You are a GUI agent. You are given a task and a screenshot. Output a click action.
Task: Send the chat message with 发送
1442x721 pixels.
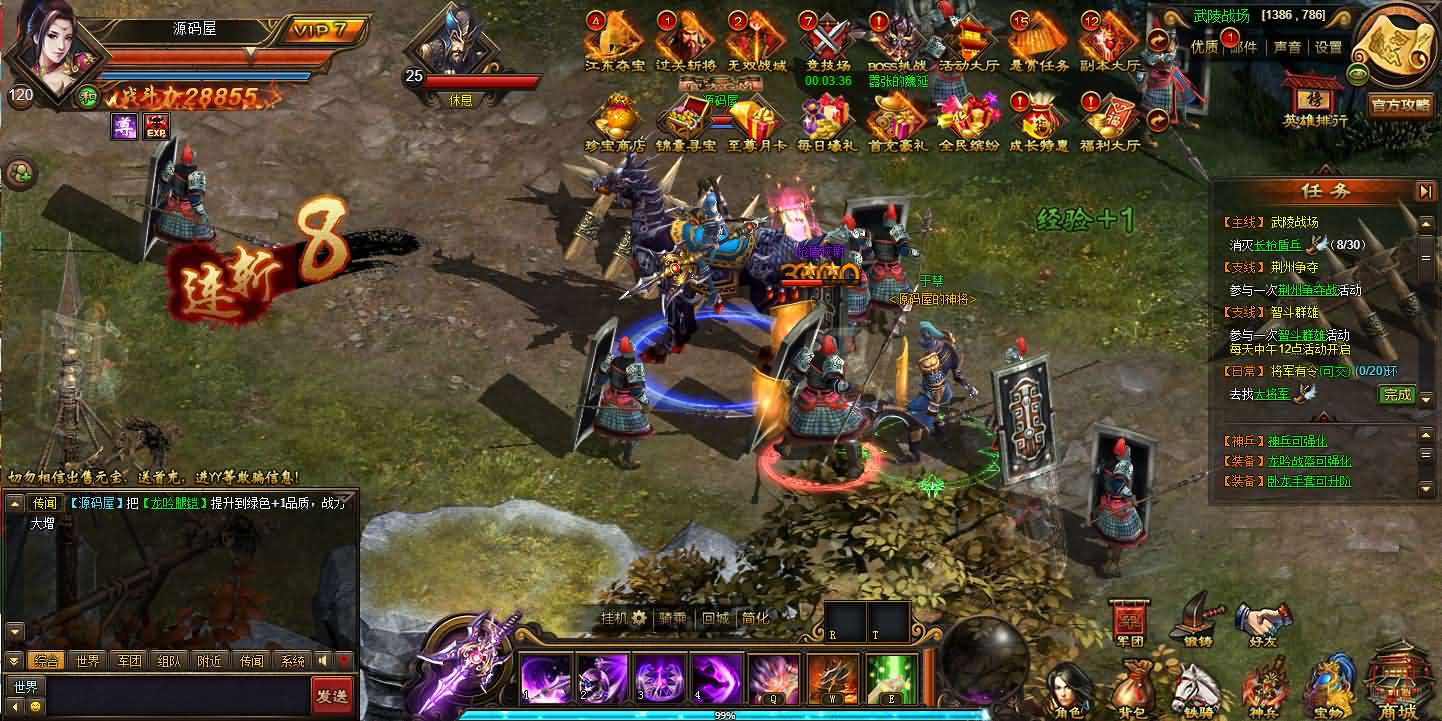[331, 695]
